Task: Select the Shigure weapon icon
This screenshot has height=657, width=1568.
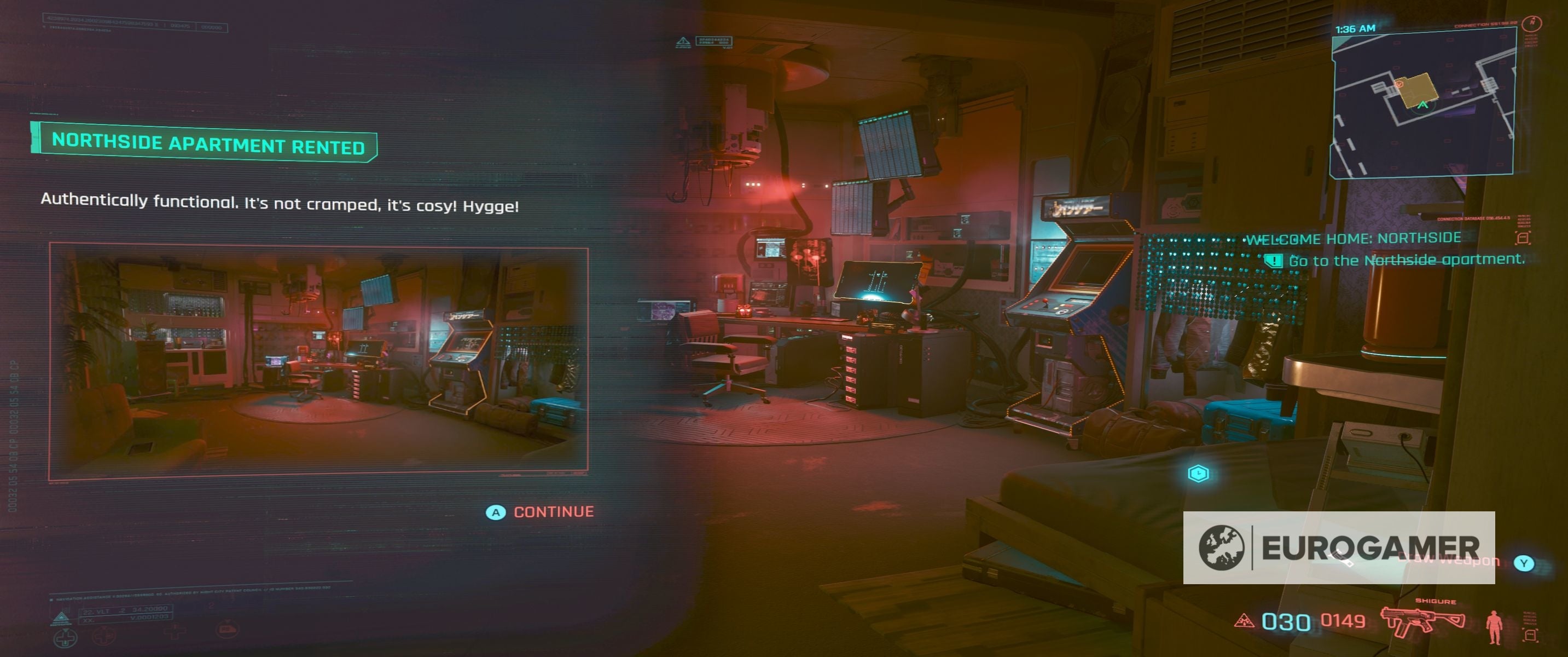Action: click(1422, 620)
